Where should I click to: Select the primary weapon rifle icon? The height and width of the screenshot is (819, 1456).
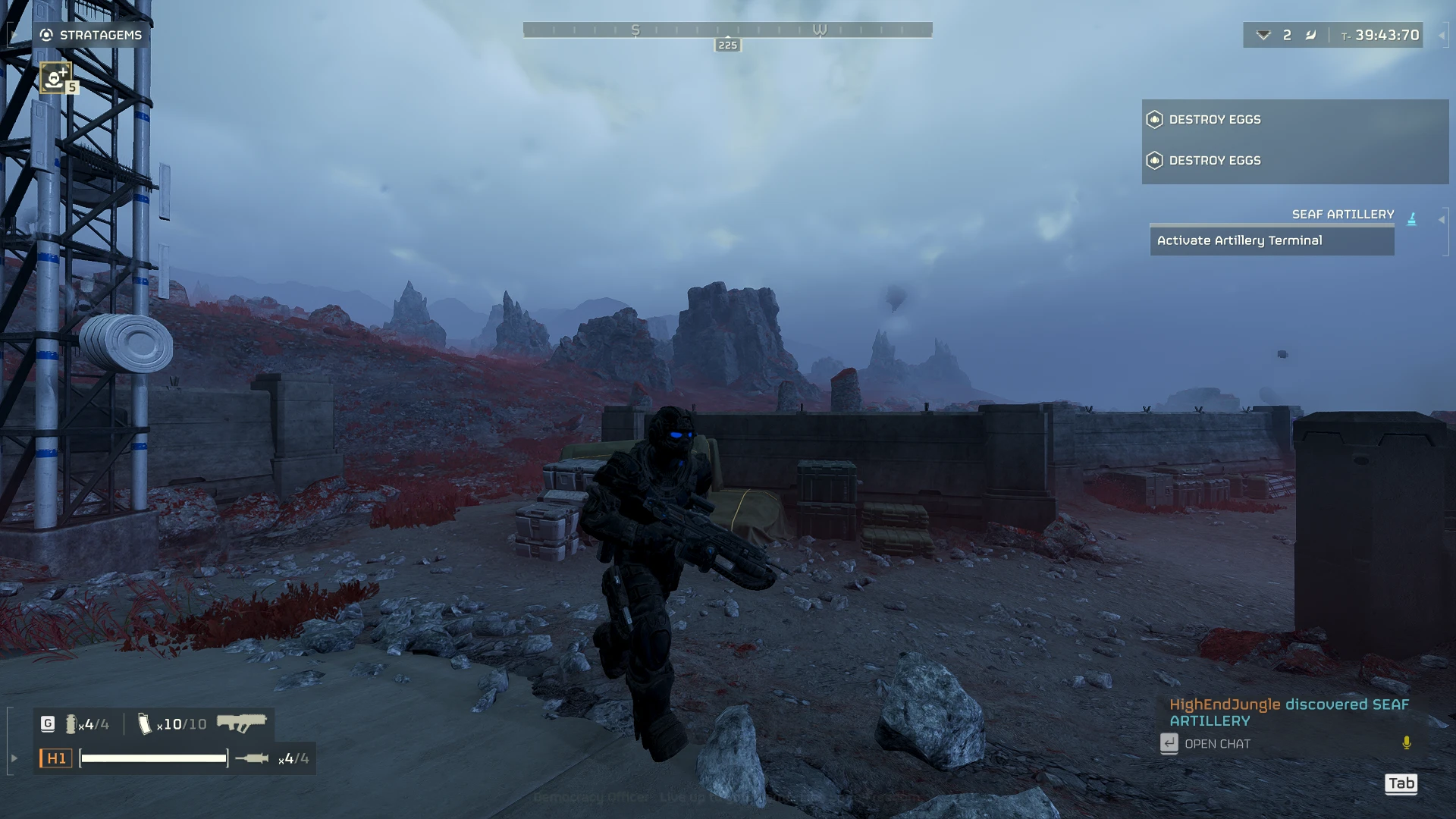[242, 723]
